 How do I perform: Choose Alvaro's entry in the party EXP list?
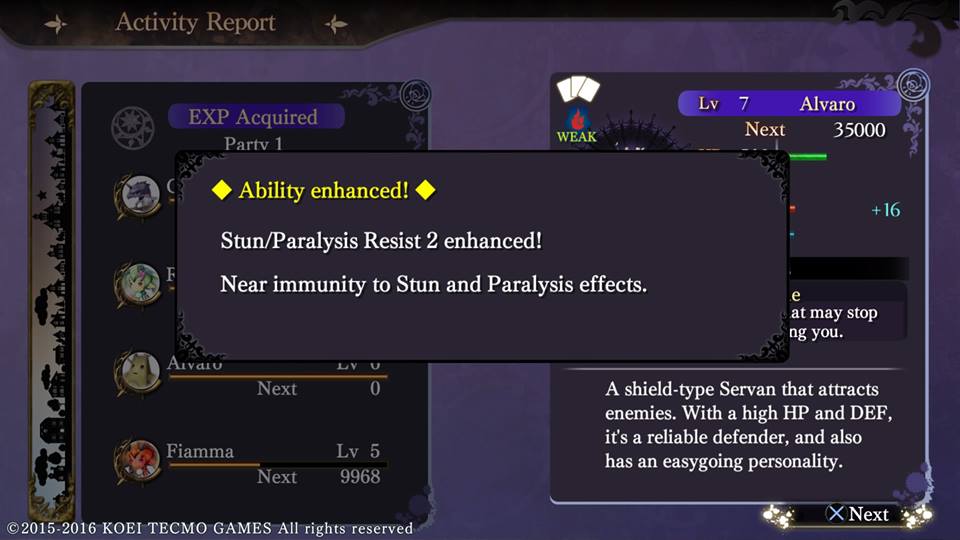255,376
